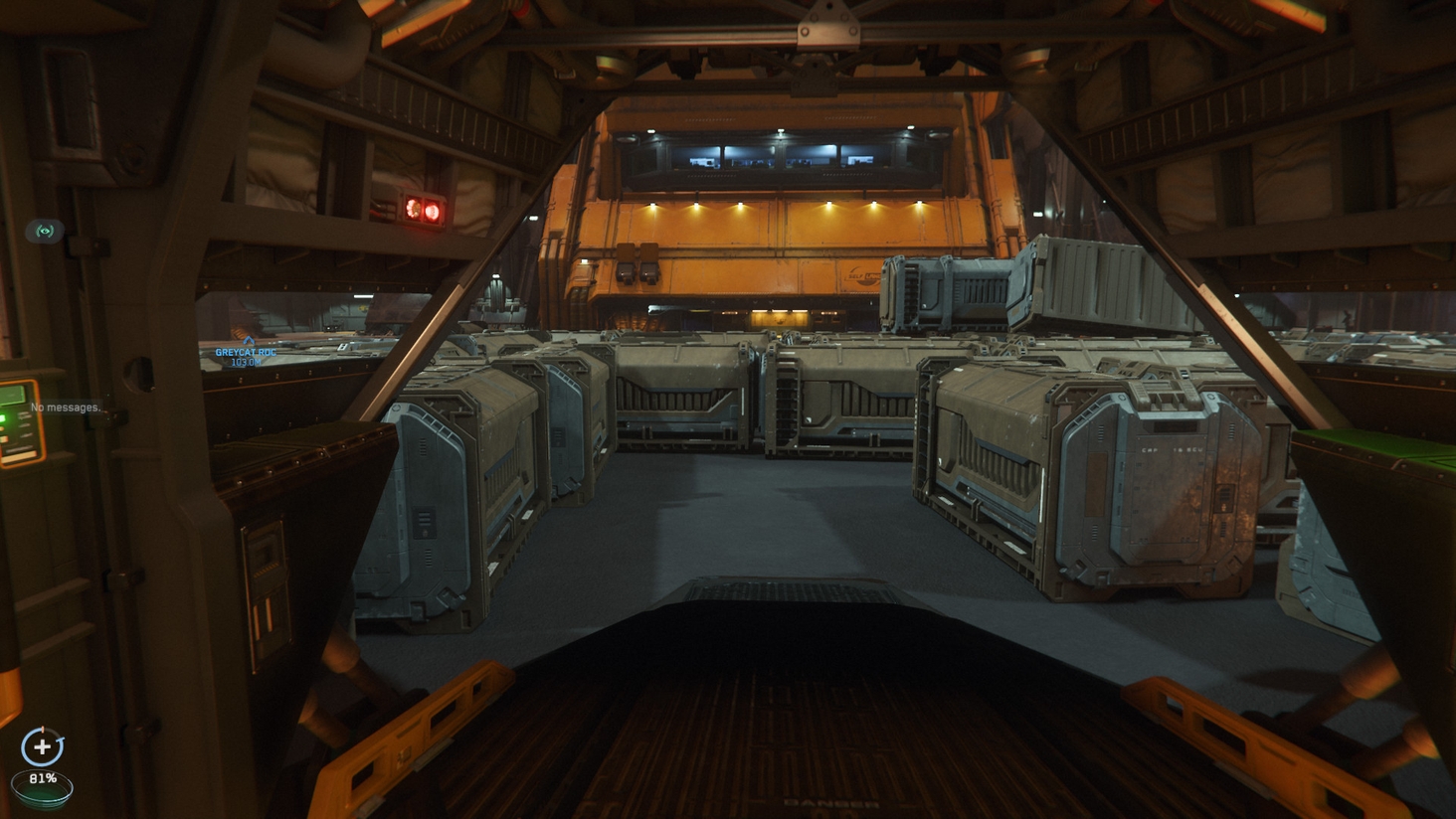
Task: Click the "No messages." chat box
Action: click(x=66, y=408)
